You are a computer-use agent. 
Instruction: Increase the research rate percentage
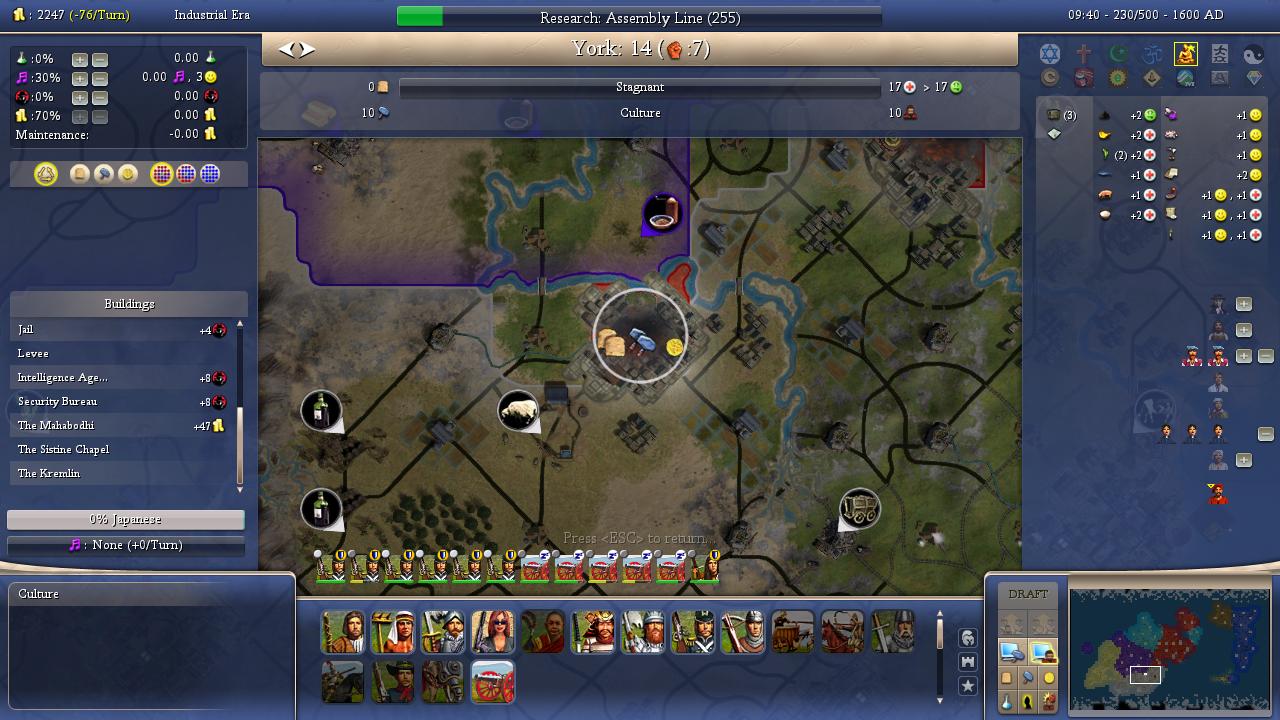80,59
